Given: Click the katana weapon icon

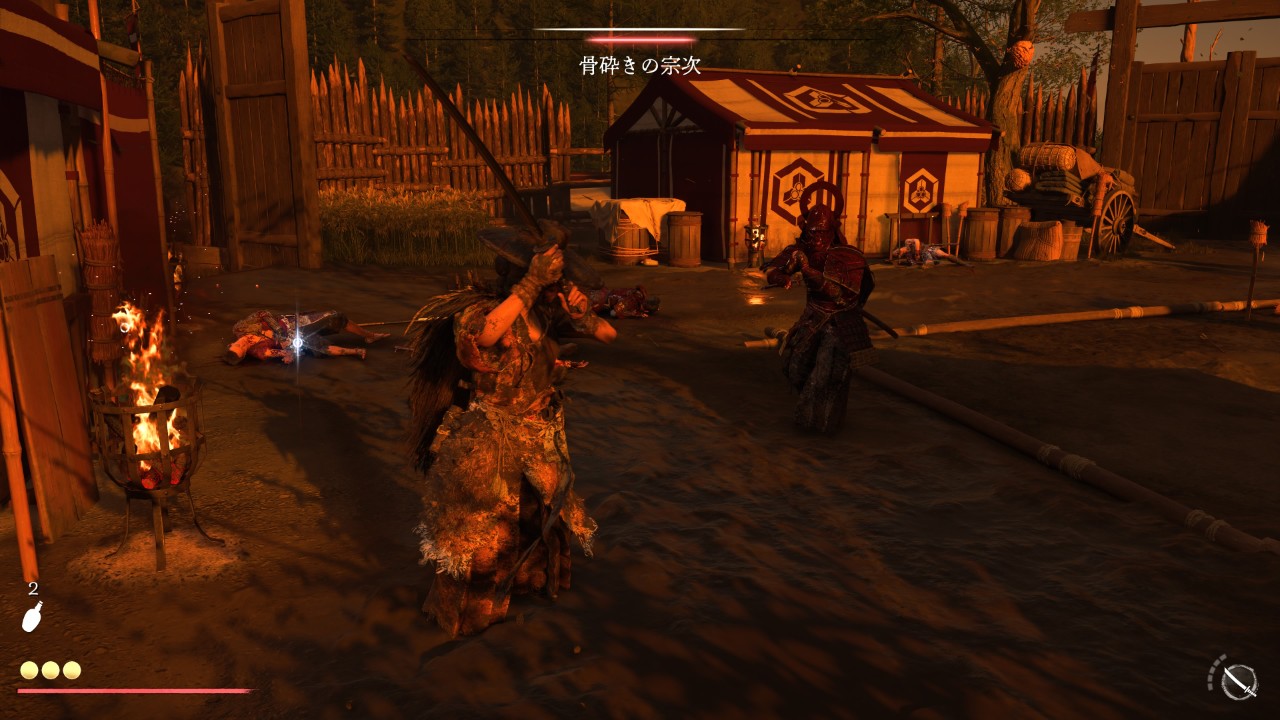Looking at the screenshot, I should 1240,681.
